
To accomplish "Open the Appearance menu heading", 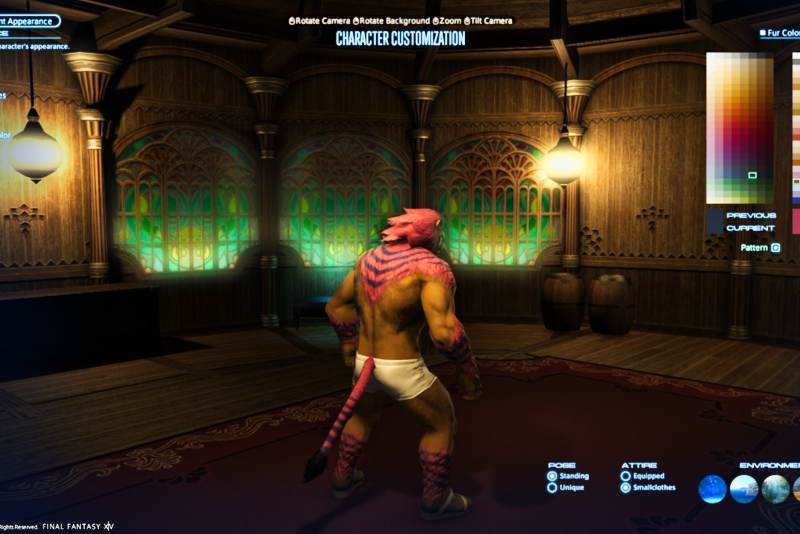I will point(30,20).
